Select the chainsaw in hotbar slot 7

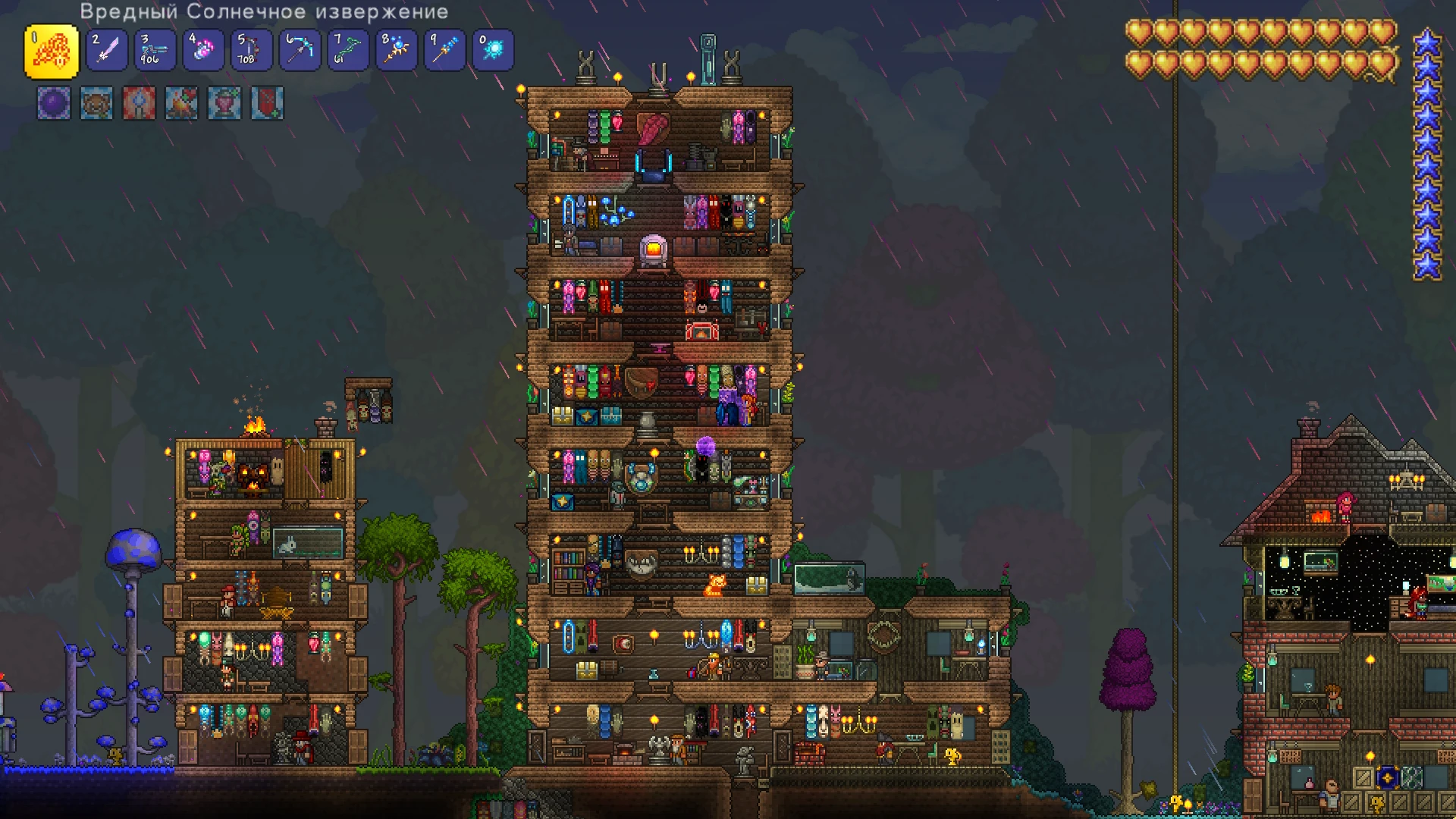point(347,49)
